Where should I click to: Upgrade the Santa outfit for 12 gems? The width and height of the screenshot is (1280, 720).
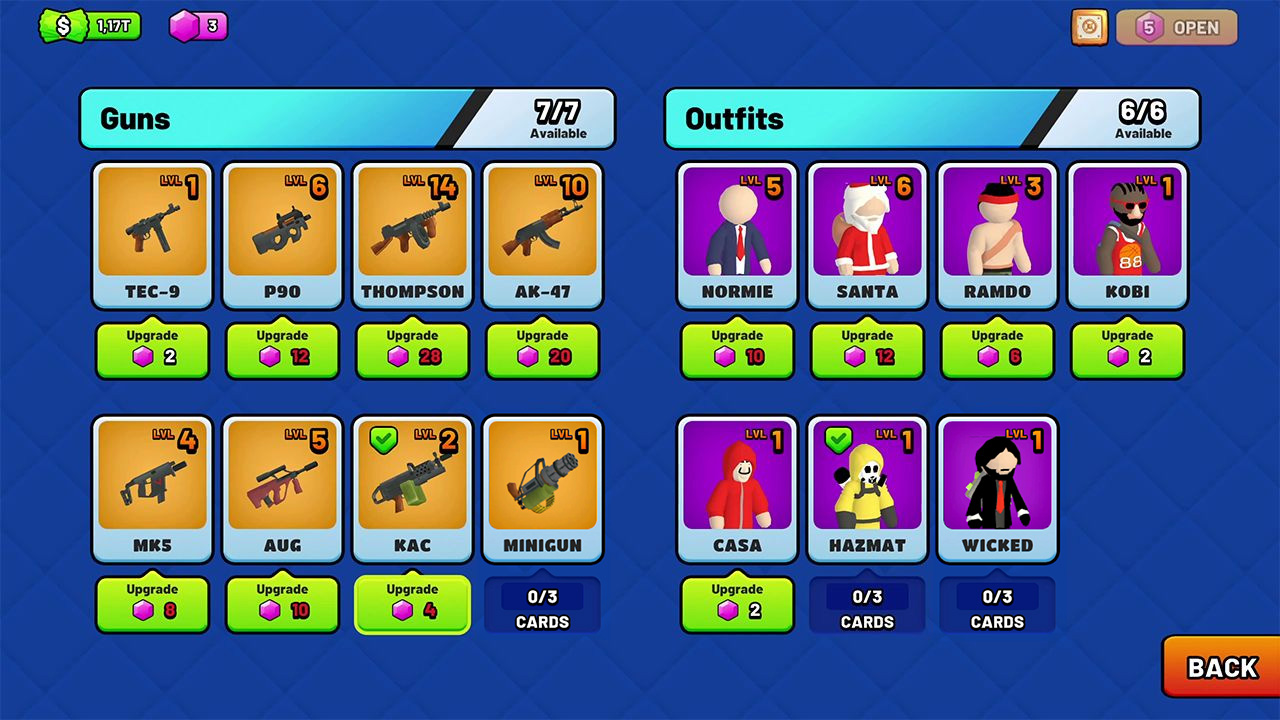867,350
